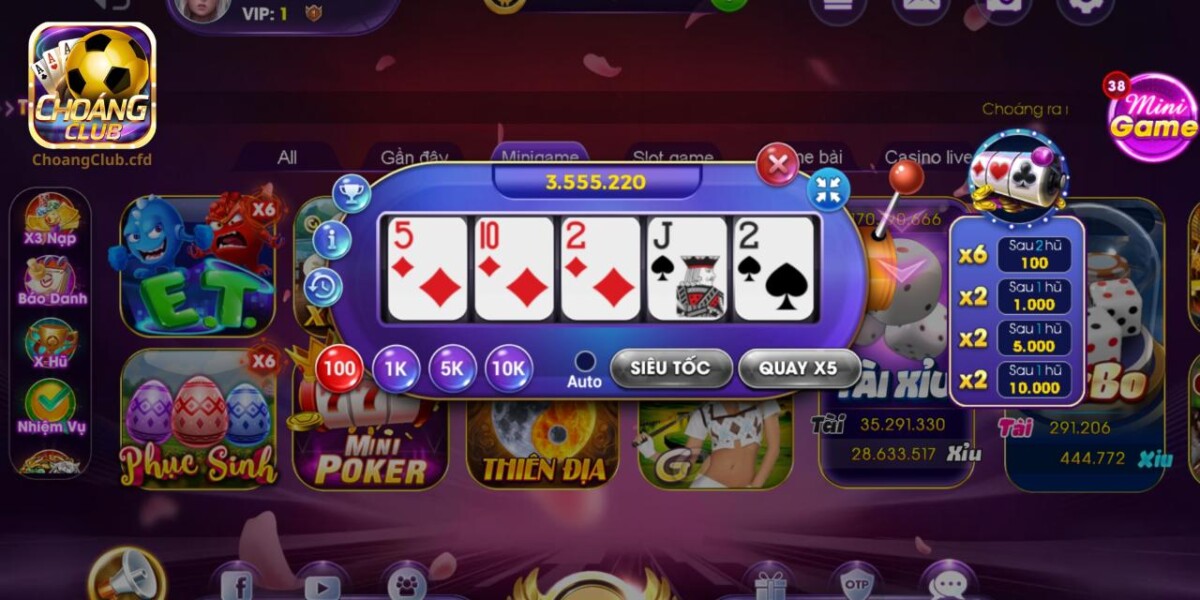Pull the red ball slot lever
This screenshot has height=600, width=1200.
[x=906, y=179]
